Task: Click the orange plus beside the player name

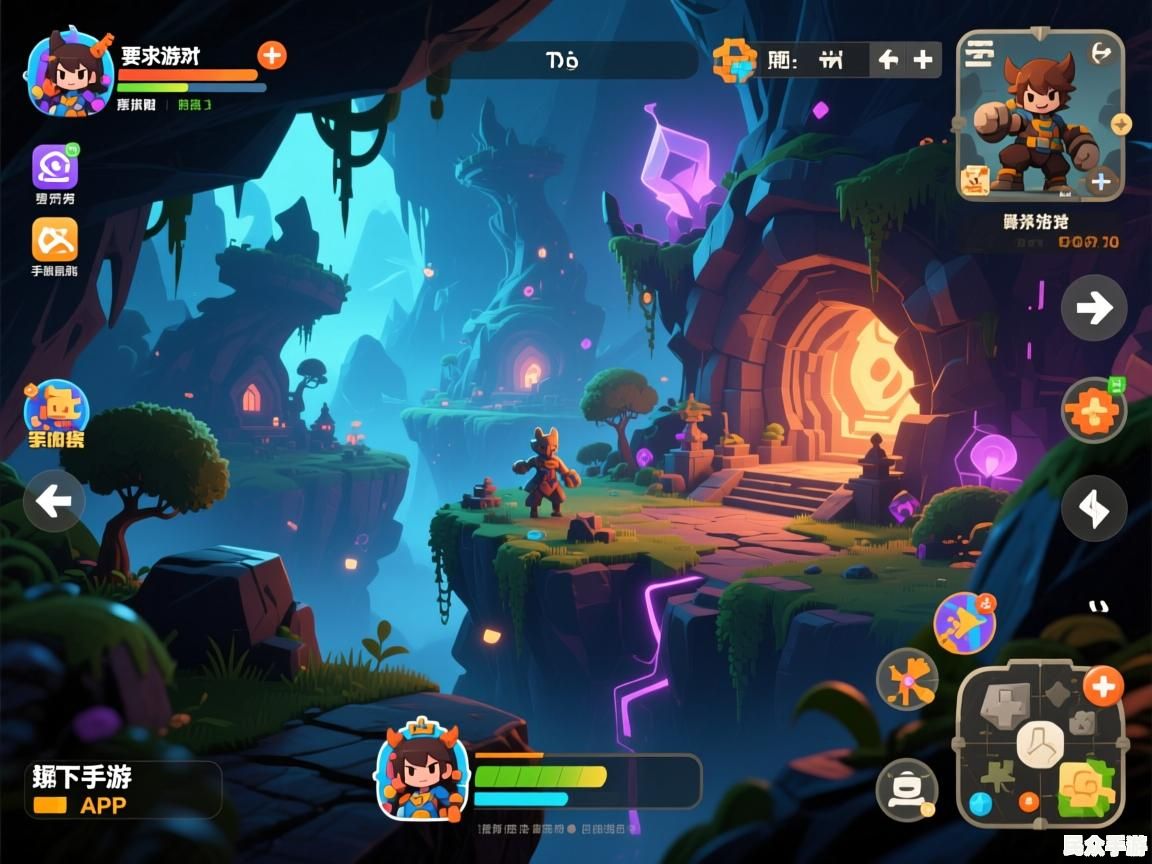Action: (x=272, y=55)
